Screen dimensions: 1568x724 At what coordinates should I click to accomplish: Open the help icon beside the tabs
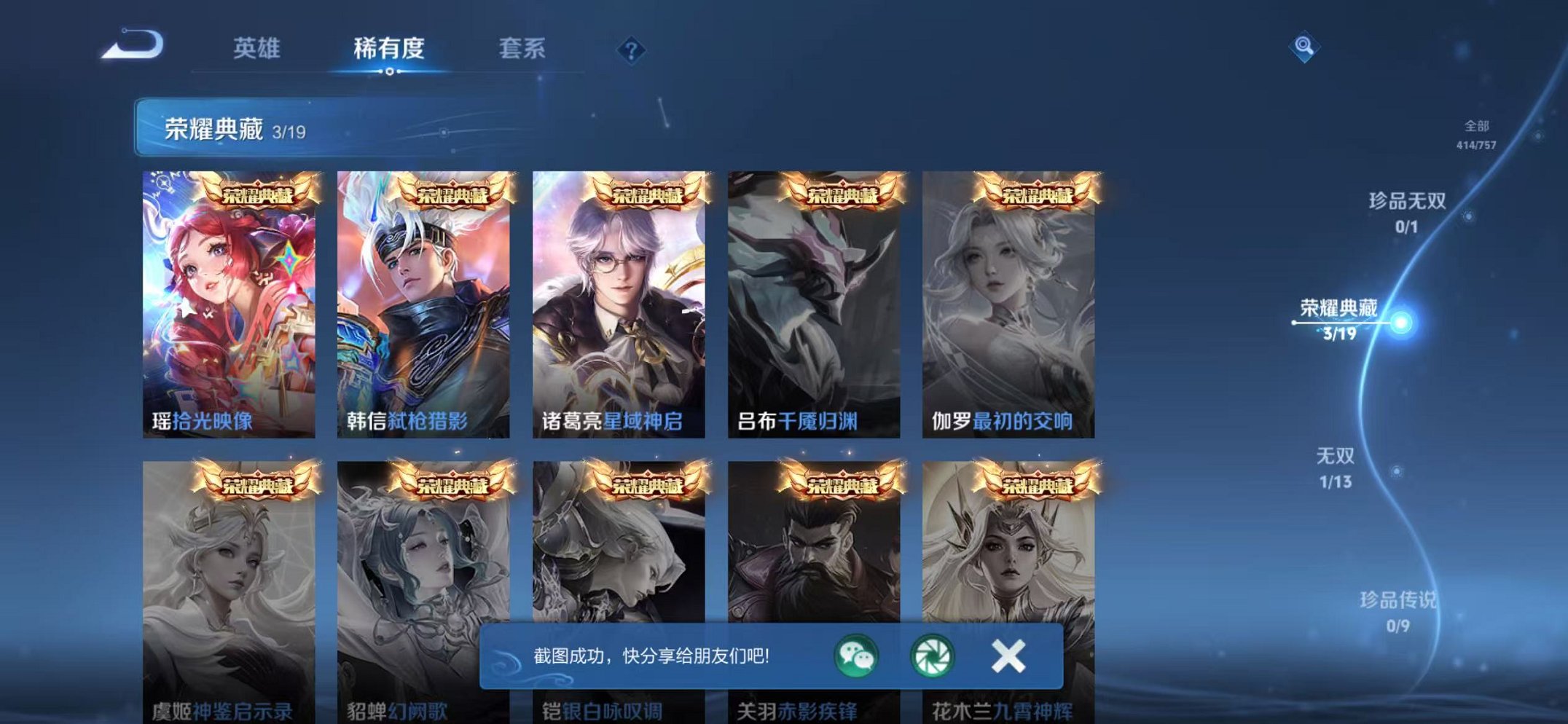(631, 48)
